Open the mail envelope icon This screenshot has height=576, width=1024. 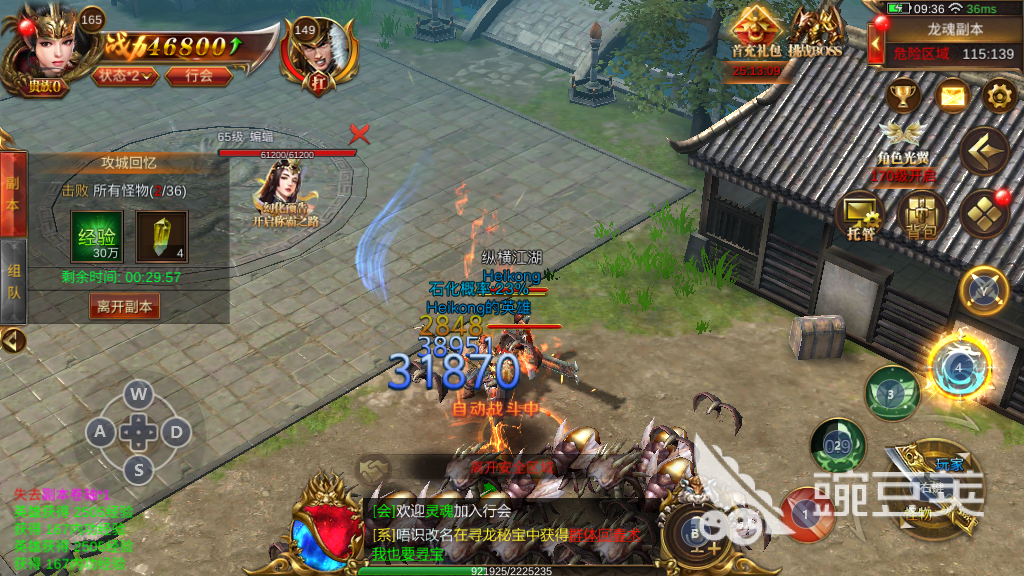pyautogui.click(x=952, y=97)
